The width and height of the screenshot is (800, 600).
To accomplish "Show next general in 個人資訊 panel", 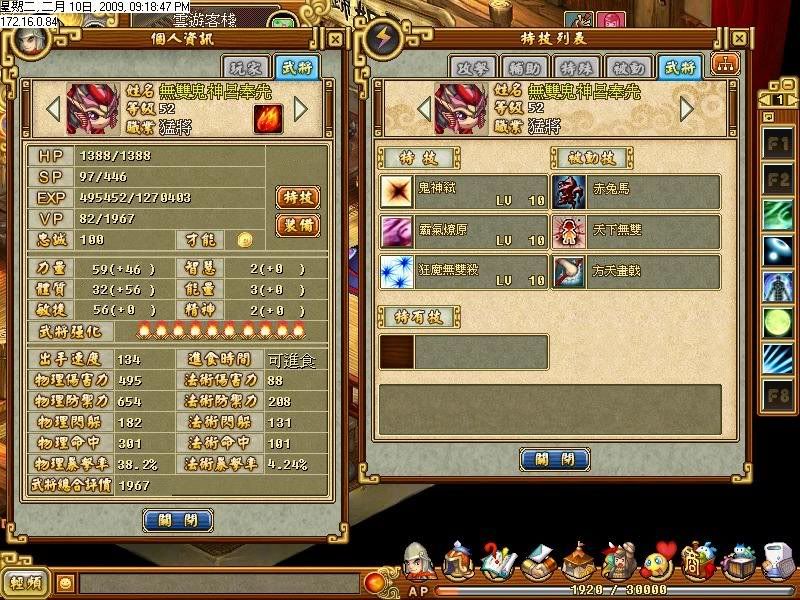I will pyautogui.click(x=301, y=108).
